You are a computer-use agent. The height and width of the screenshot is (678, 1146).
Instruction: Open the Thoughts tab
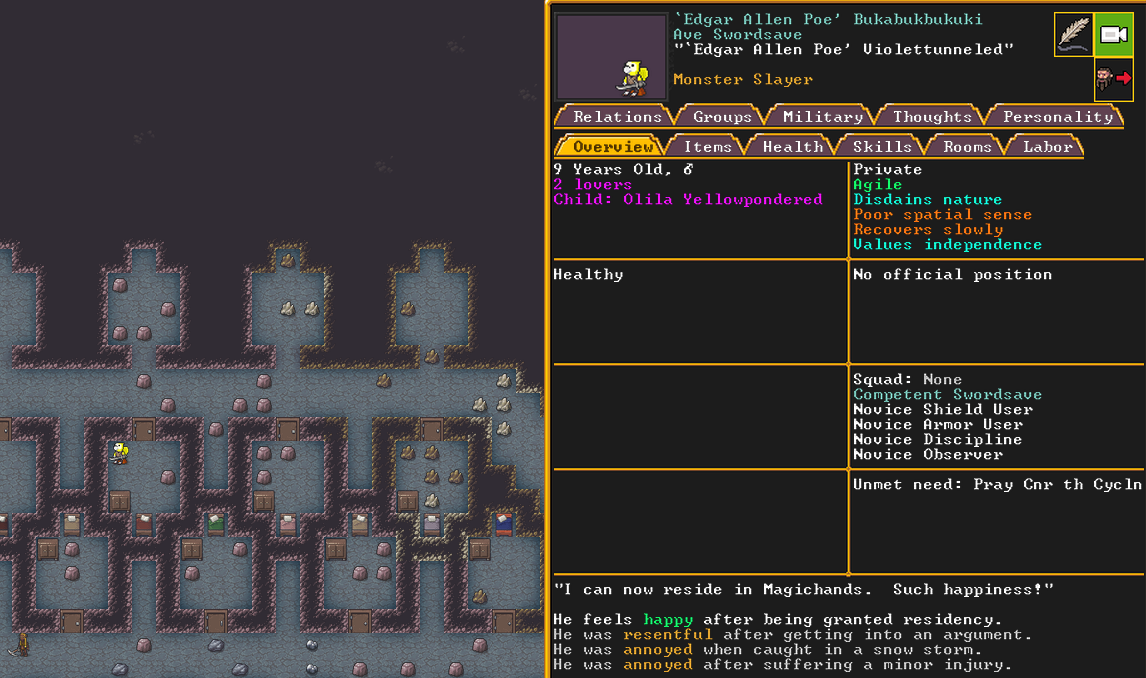coord(932,117)
